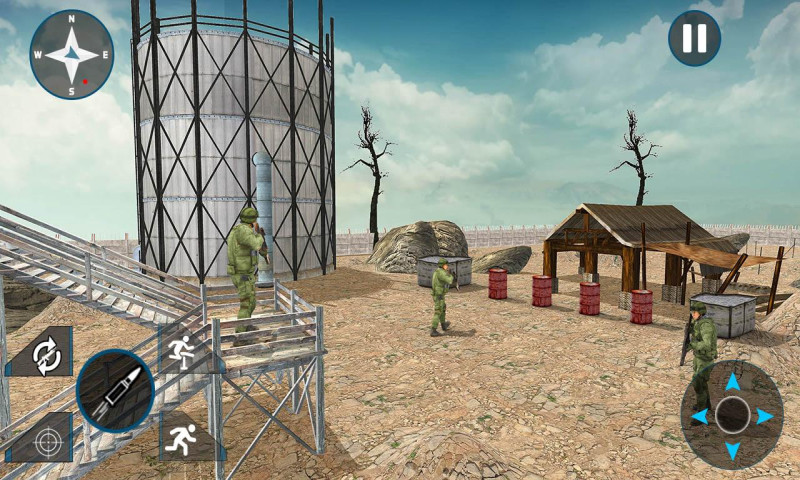Tap the joystick's right arrow
The width and height of the screenshot is (800, 480).
click(765, 416)
